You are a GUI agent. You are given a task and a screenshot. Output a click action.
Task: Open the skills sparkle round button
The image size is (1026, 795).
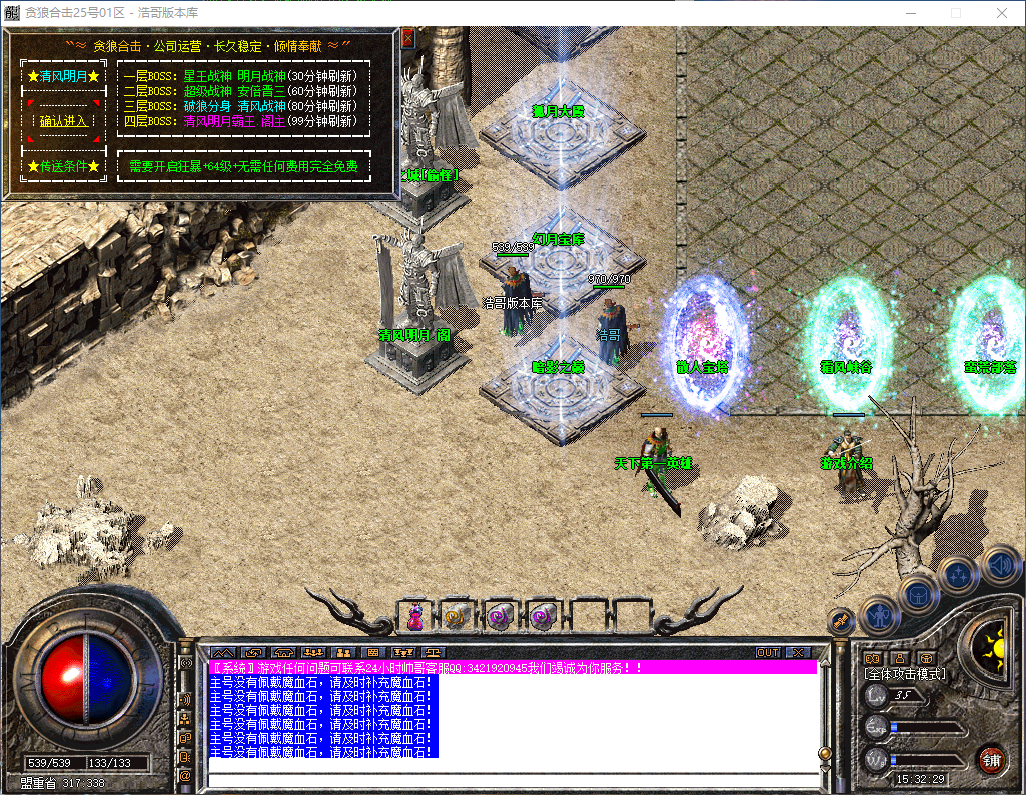pyautogui.click(x=958, y=576)
